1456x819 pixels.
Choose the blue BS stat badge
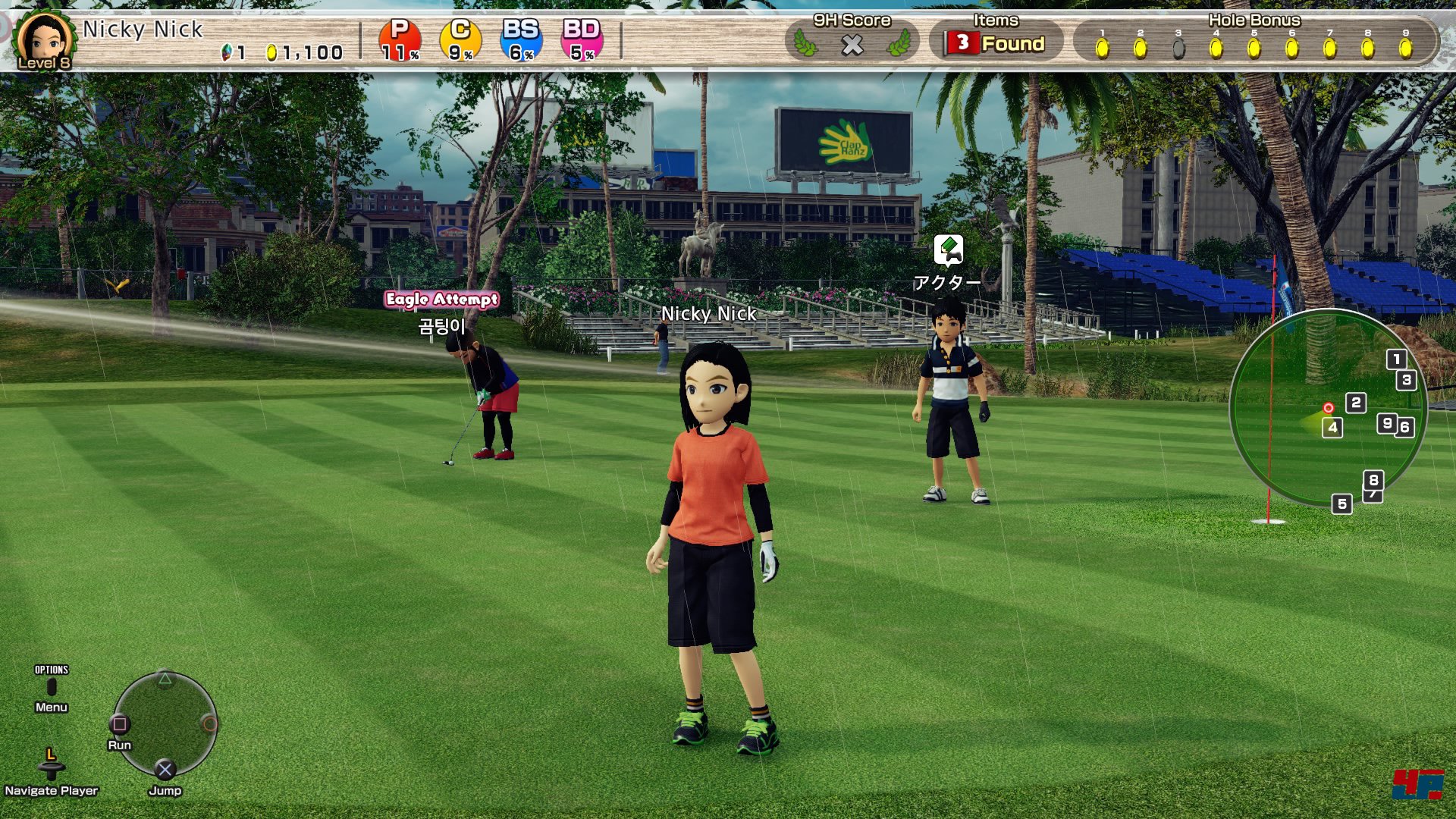tap(521, 40)
